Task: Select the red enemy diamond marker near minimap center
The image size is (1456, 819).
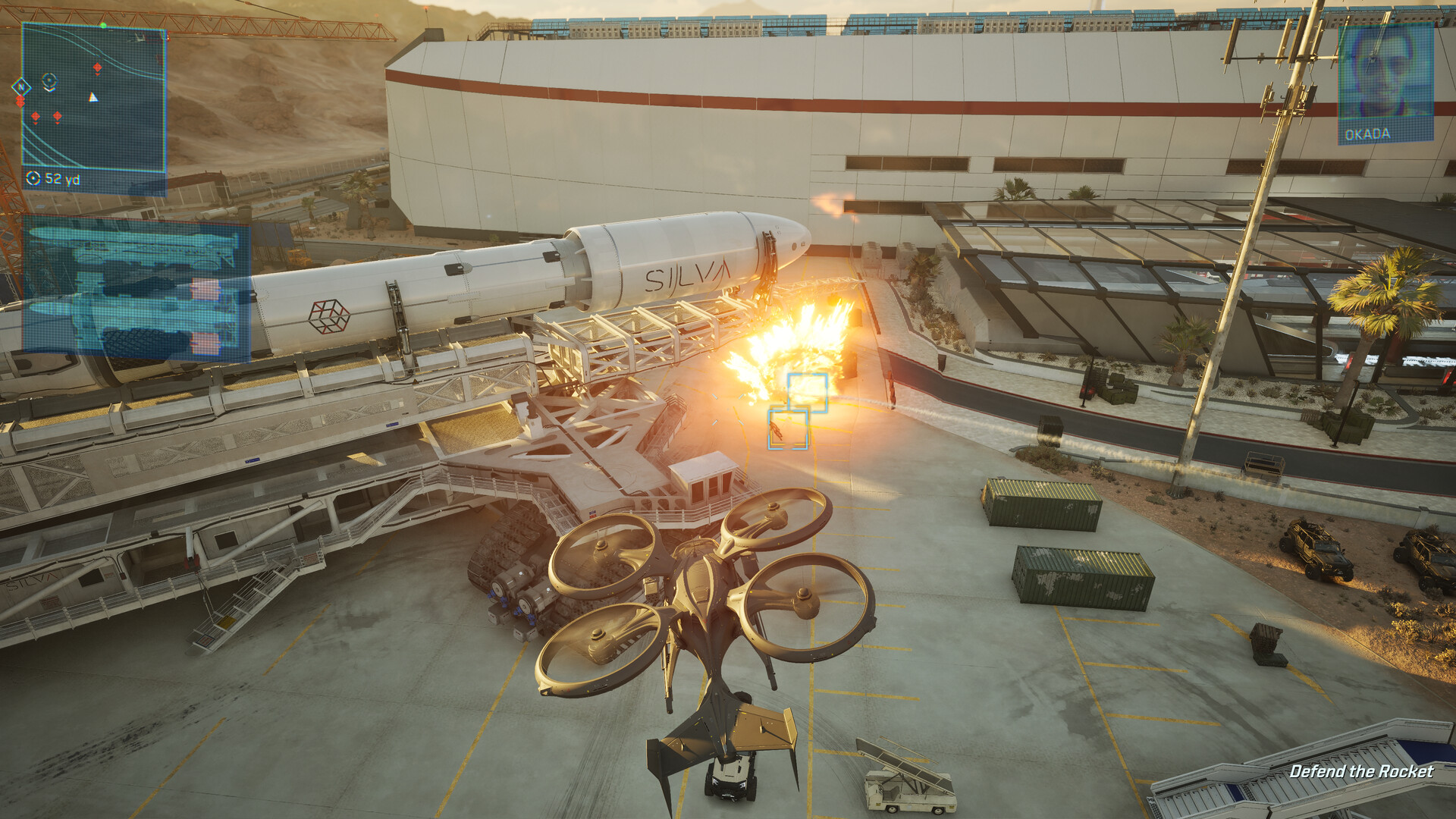Action: (x=98, y=67)
